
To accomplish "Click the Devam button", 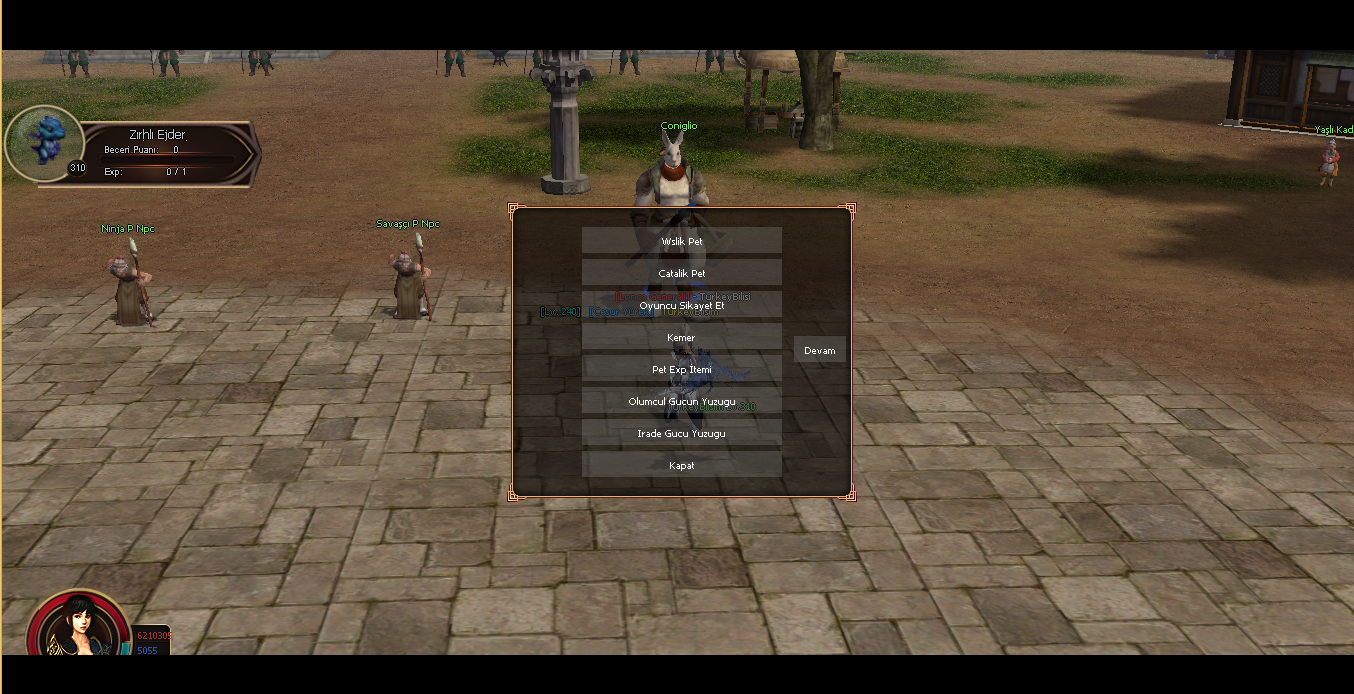I will pos(819,350).
